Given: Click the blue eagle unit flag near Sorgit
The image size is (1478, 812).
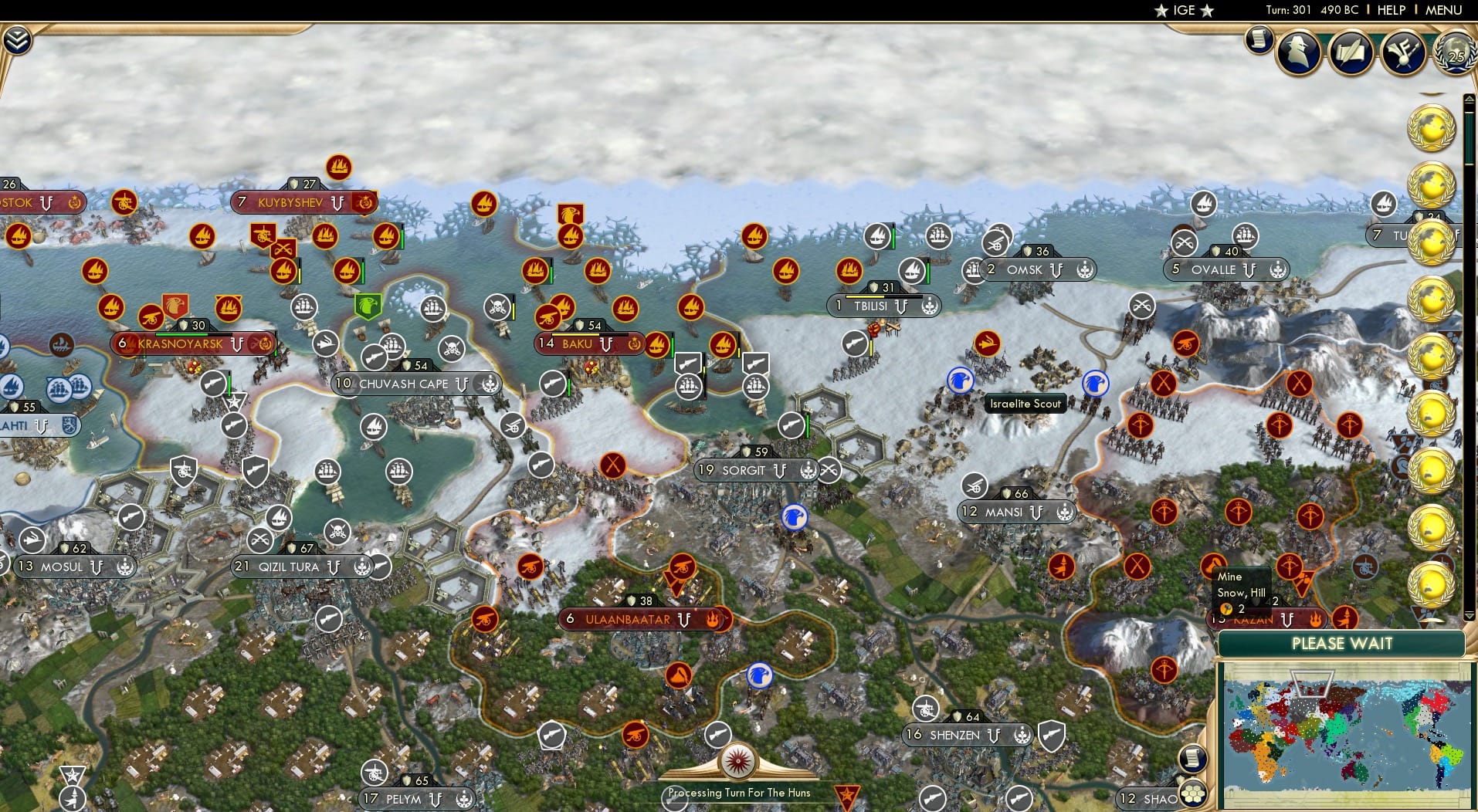Looking at the screenshot, I should (x=795, y=518).
